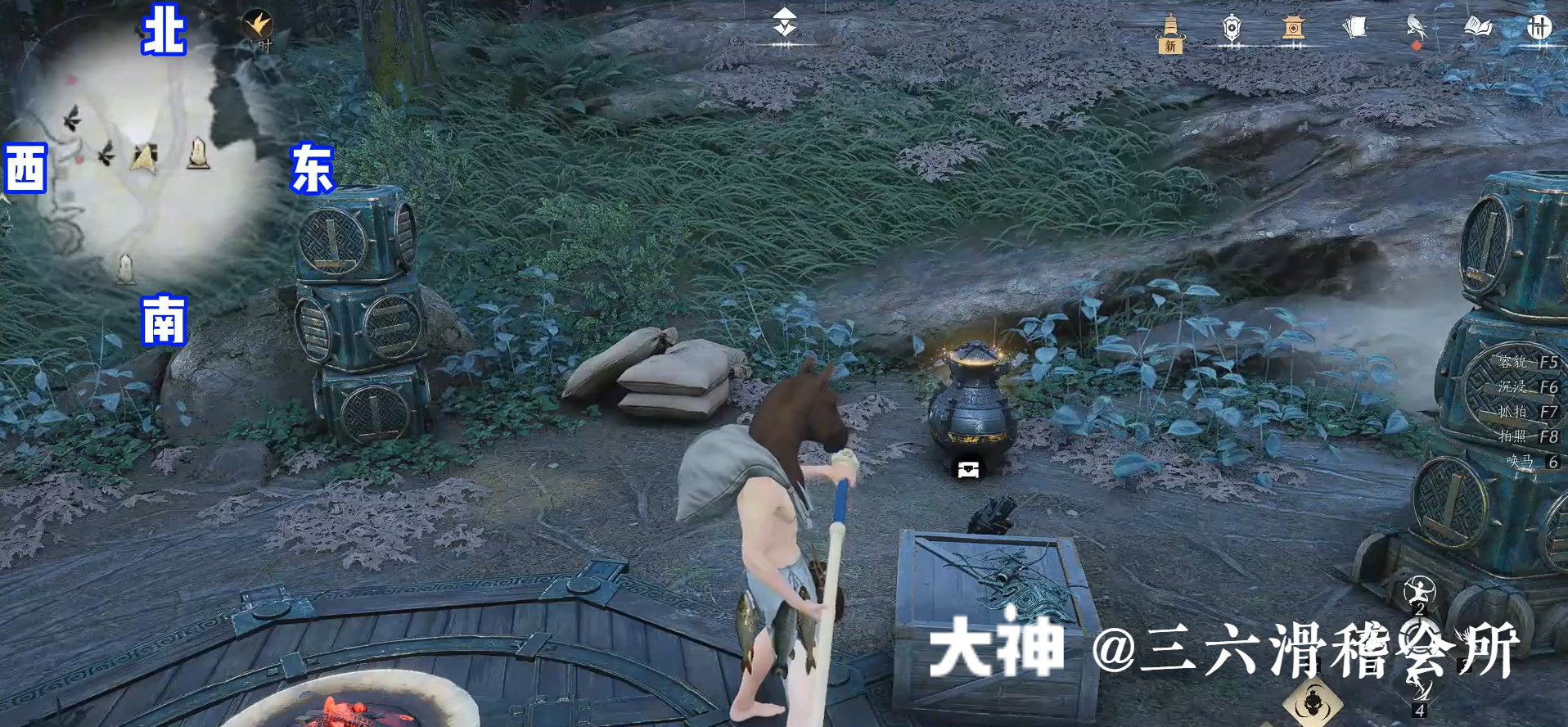
Task: Click the circular martial arts icon at top right
Action: (x=1542, y=27)
